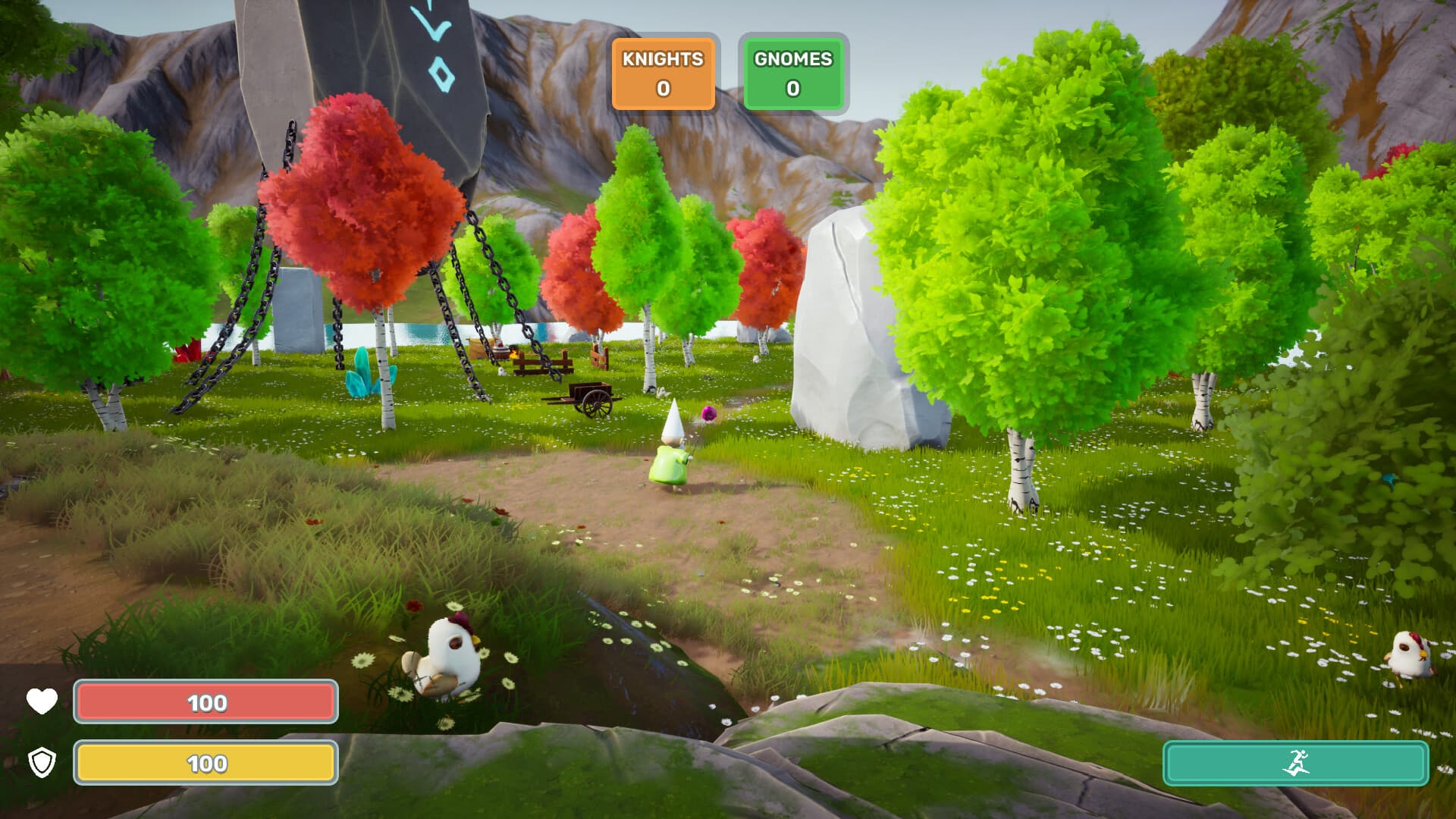Click the GNOMES score panel
The image size is (1456, 819).
[x=792, y=74]
